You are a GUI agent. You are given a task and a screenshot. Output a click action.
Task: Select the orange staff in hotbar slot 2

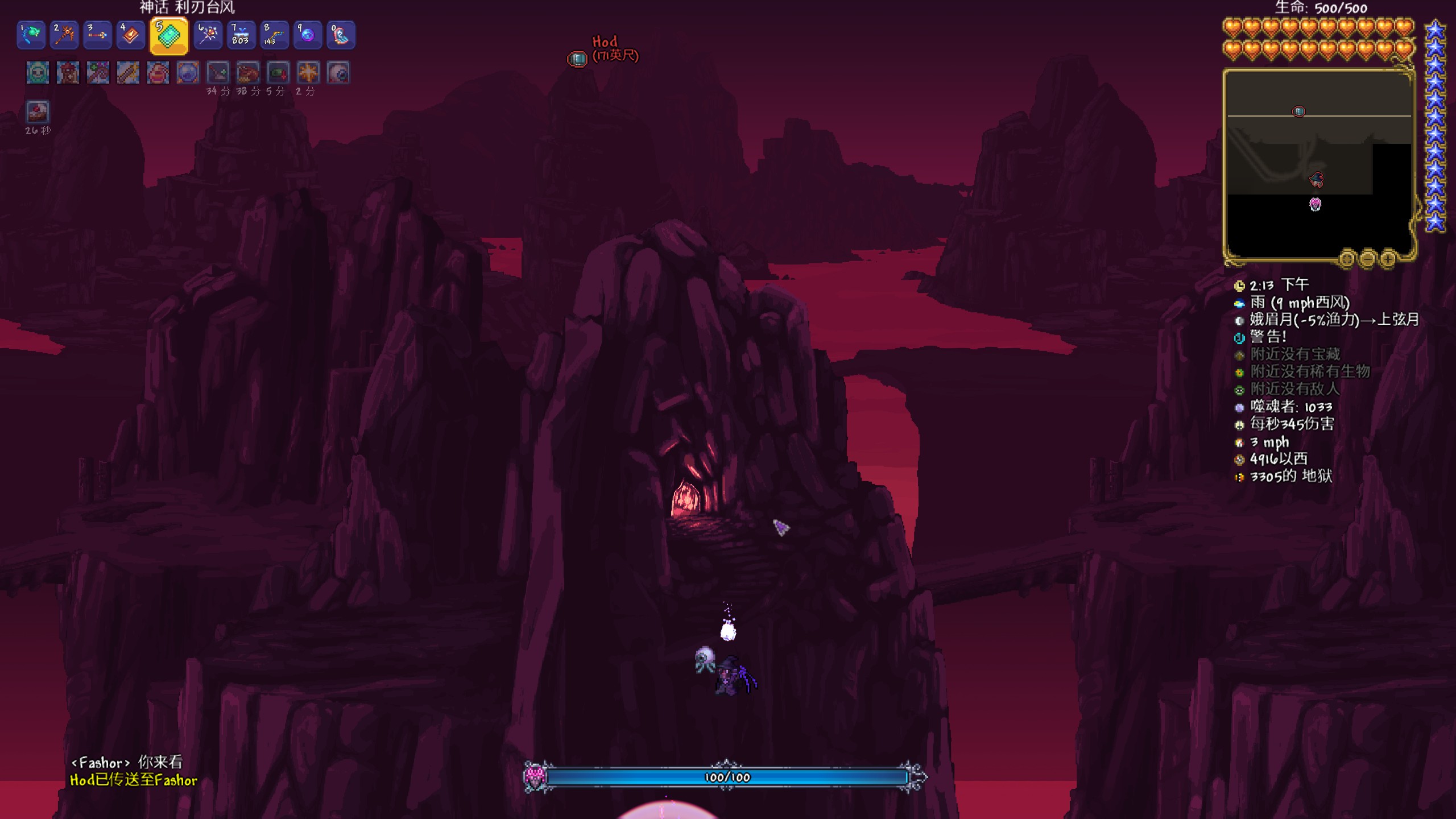[x=64, y=35]
